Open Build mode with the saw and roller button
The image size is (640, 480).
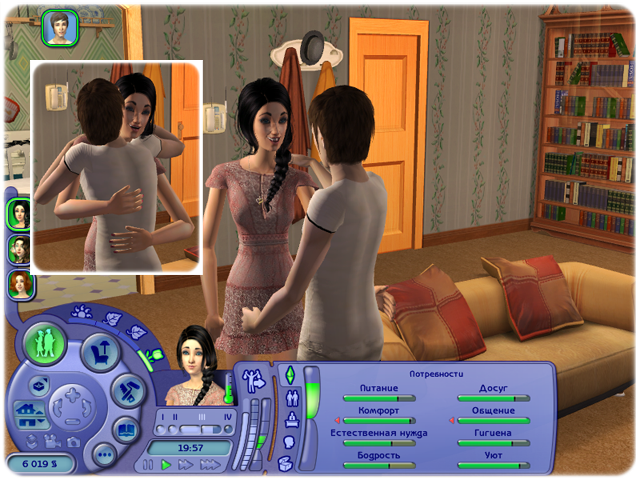[x=125, y=392]
